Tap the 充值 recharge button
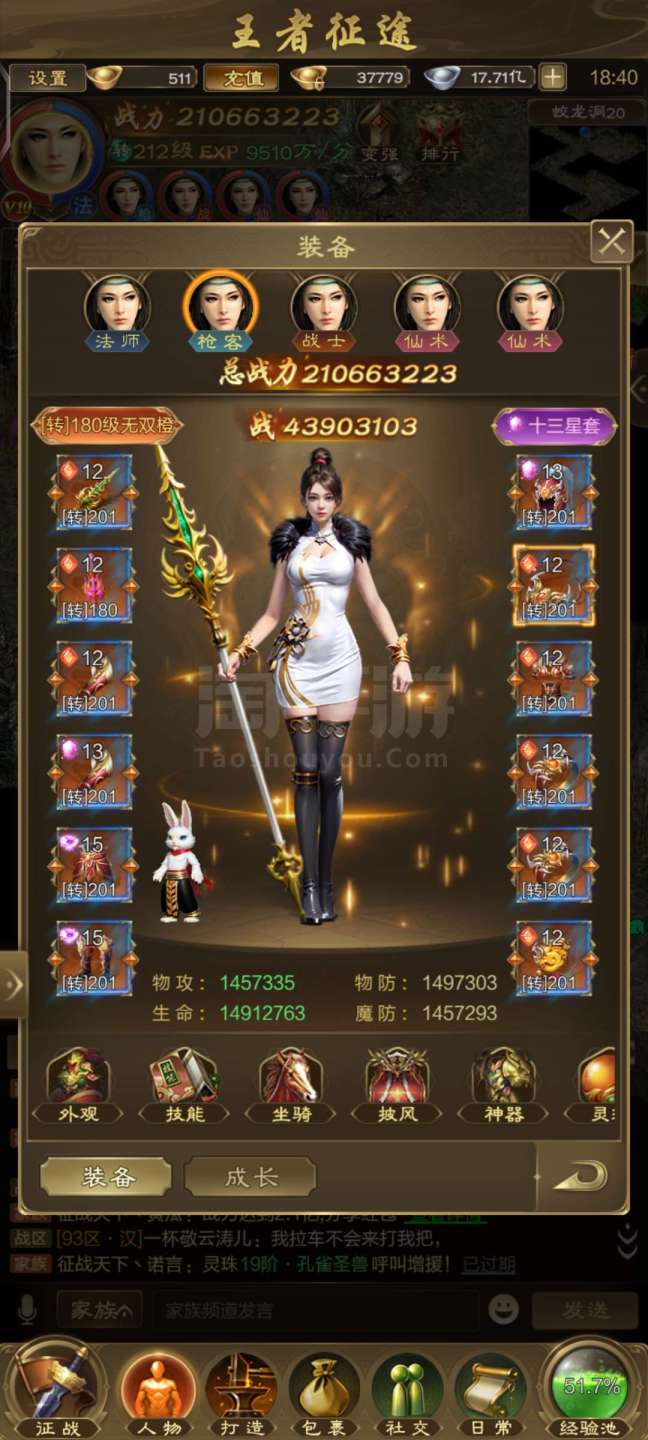 point(241,78)
